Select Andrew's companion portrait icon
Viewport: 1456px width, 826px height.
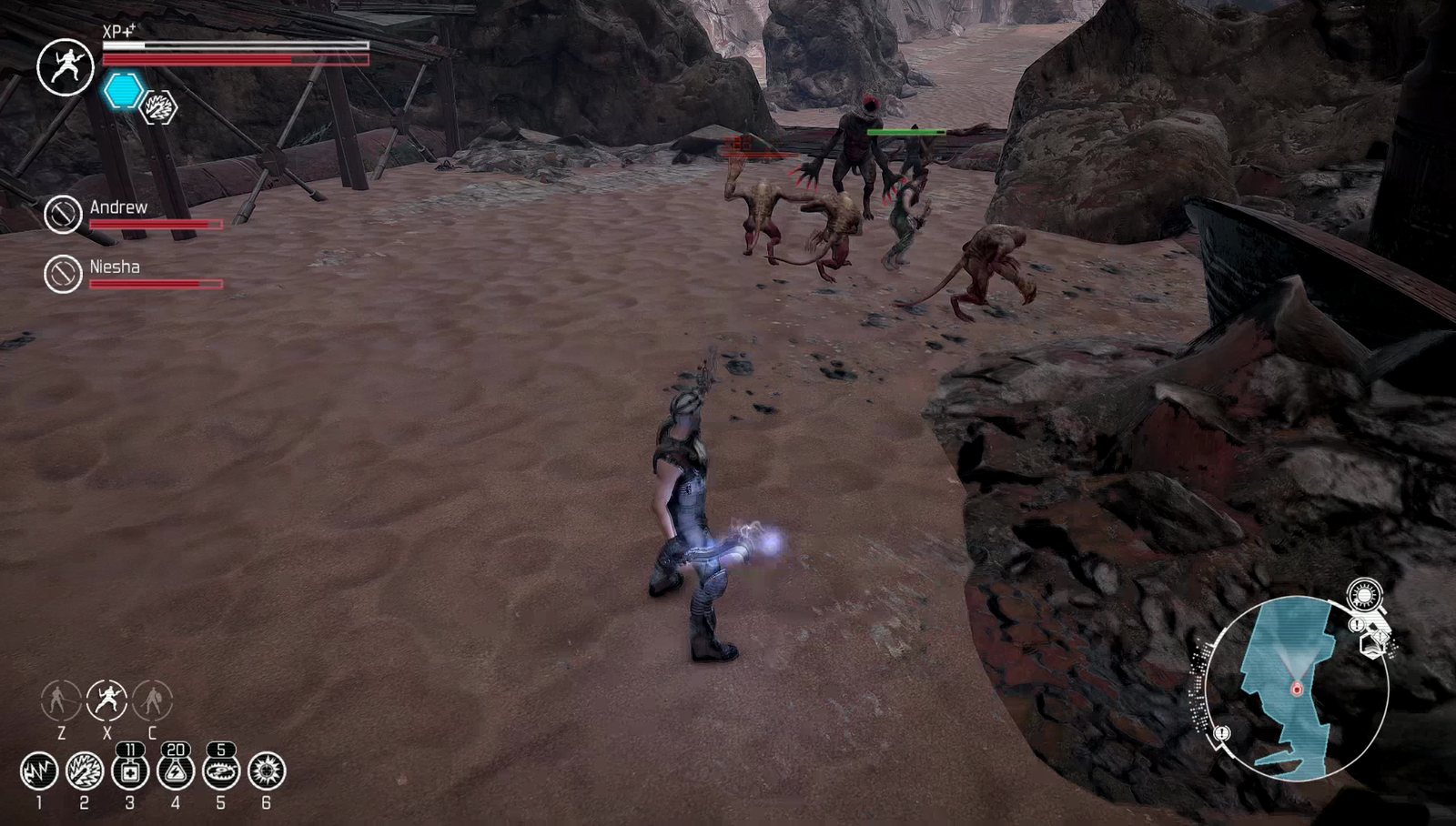coord(63,215)
